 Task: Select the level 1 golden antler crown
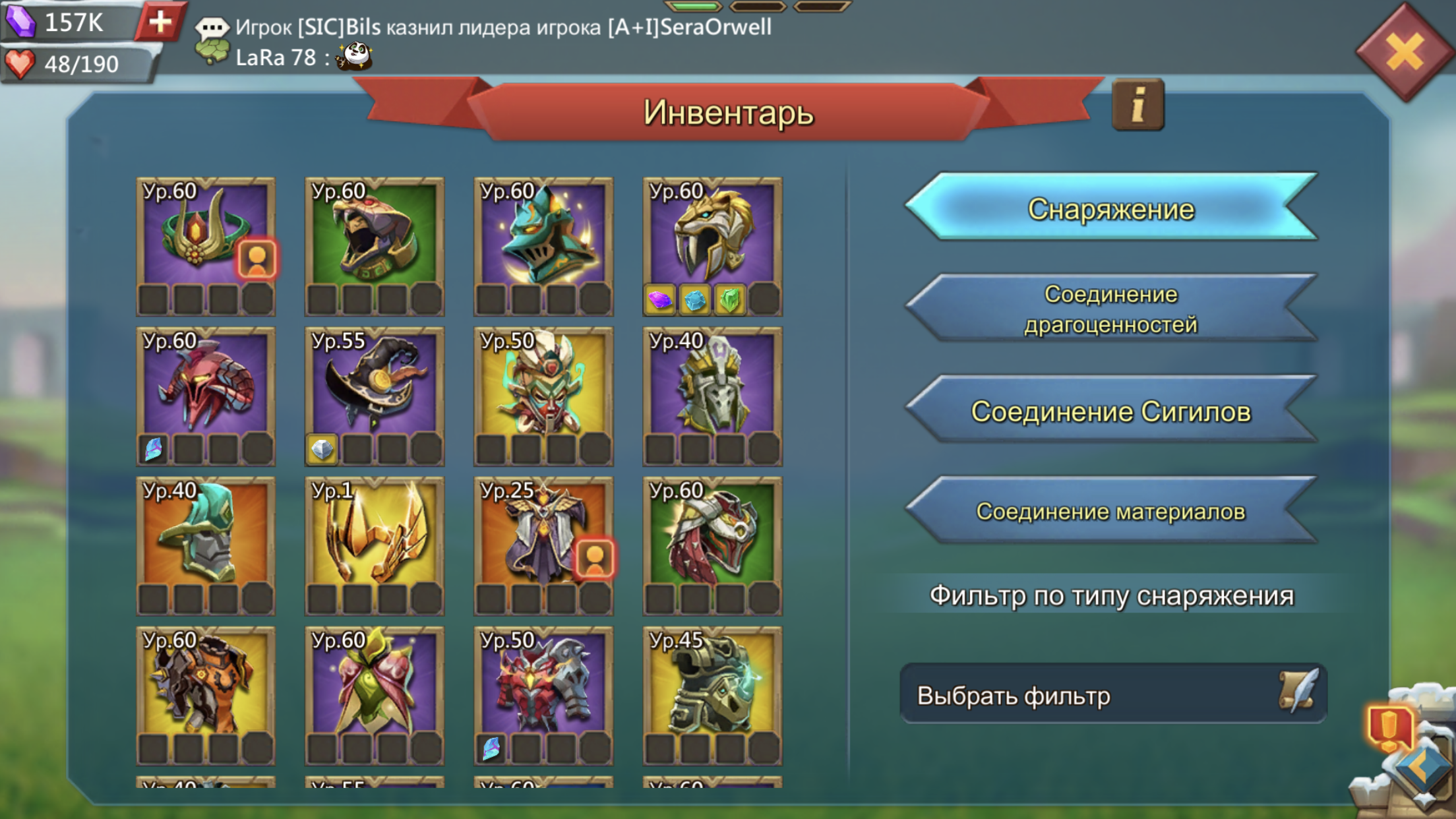(374, 545)
